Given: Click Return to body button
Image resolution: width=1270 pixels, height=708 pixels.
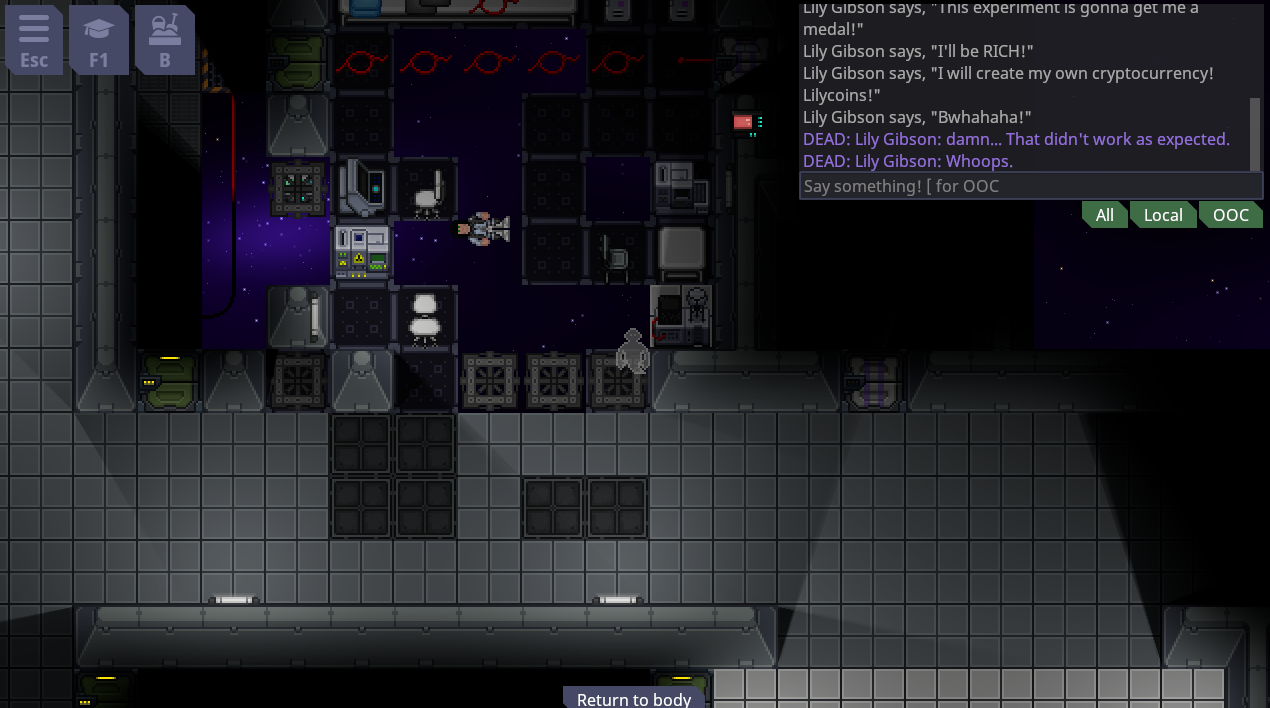Looking at the screenshot, I should (634, 698).
